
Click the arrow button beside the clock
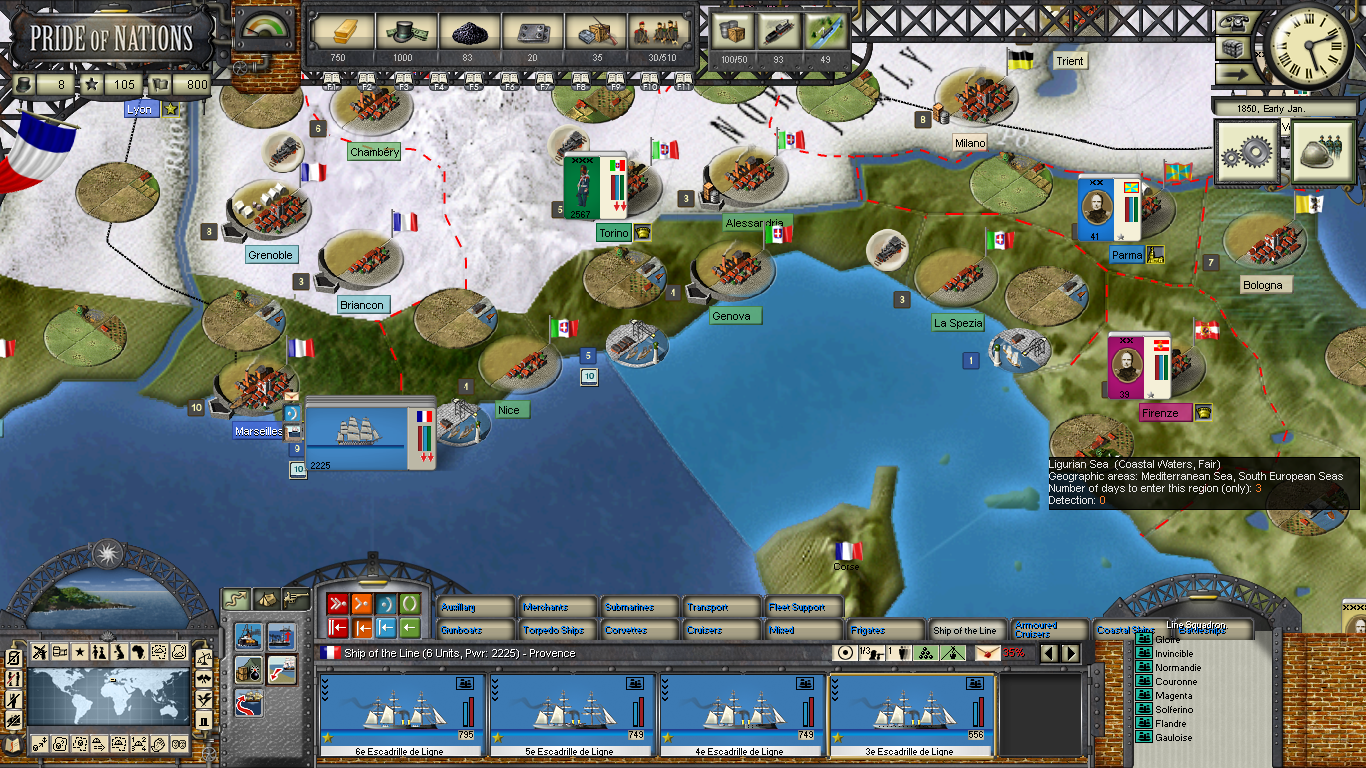tap(1231, 73)
